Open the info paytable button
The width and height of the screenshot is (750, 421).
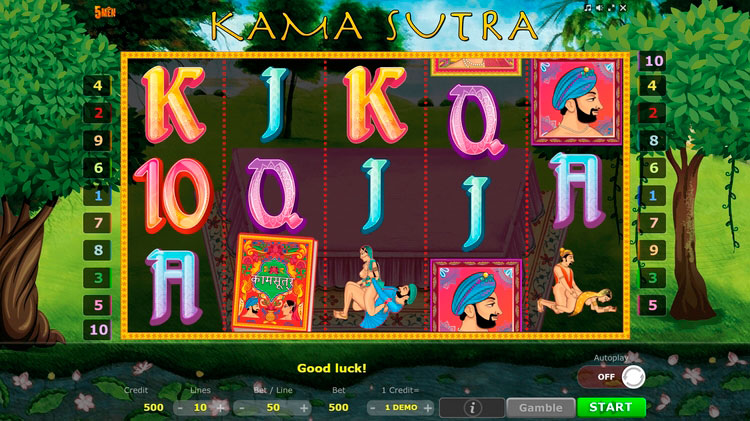(472, 407)
